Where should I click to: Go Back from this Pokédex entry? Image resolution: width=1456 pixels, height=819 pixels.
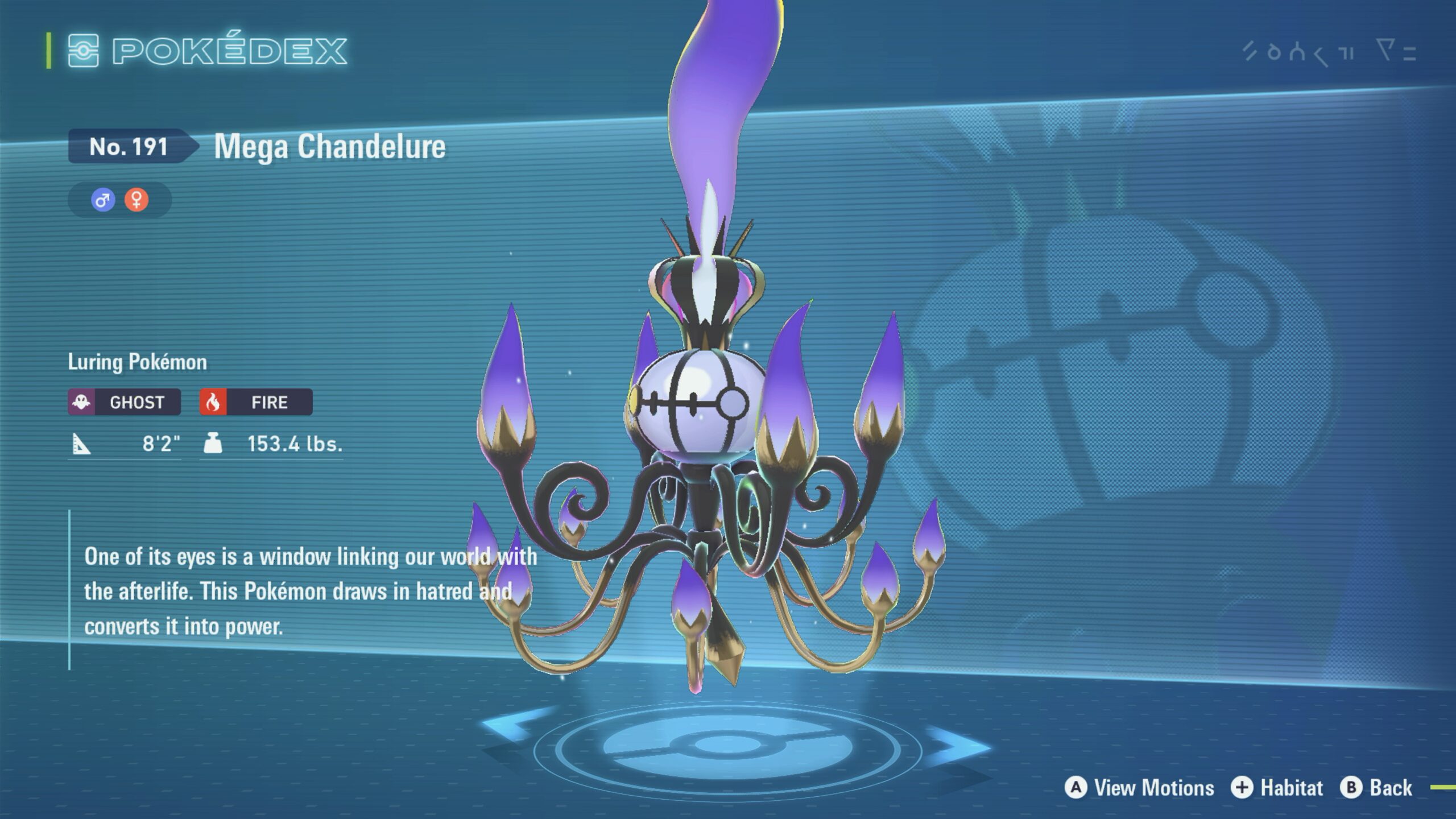tap(1376, 788)
